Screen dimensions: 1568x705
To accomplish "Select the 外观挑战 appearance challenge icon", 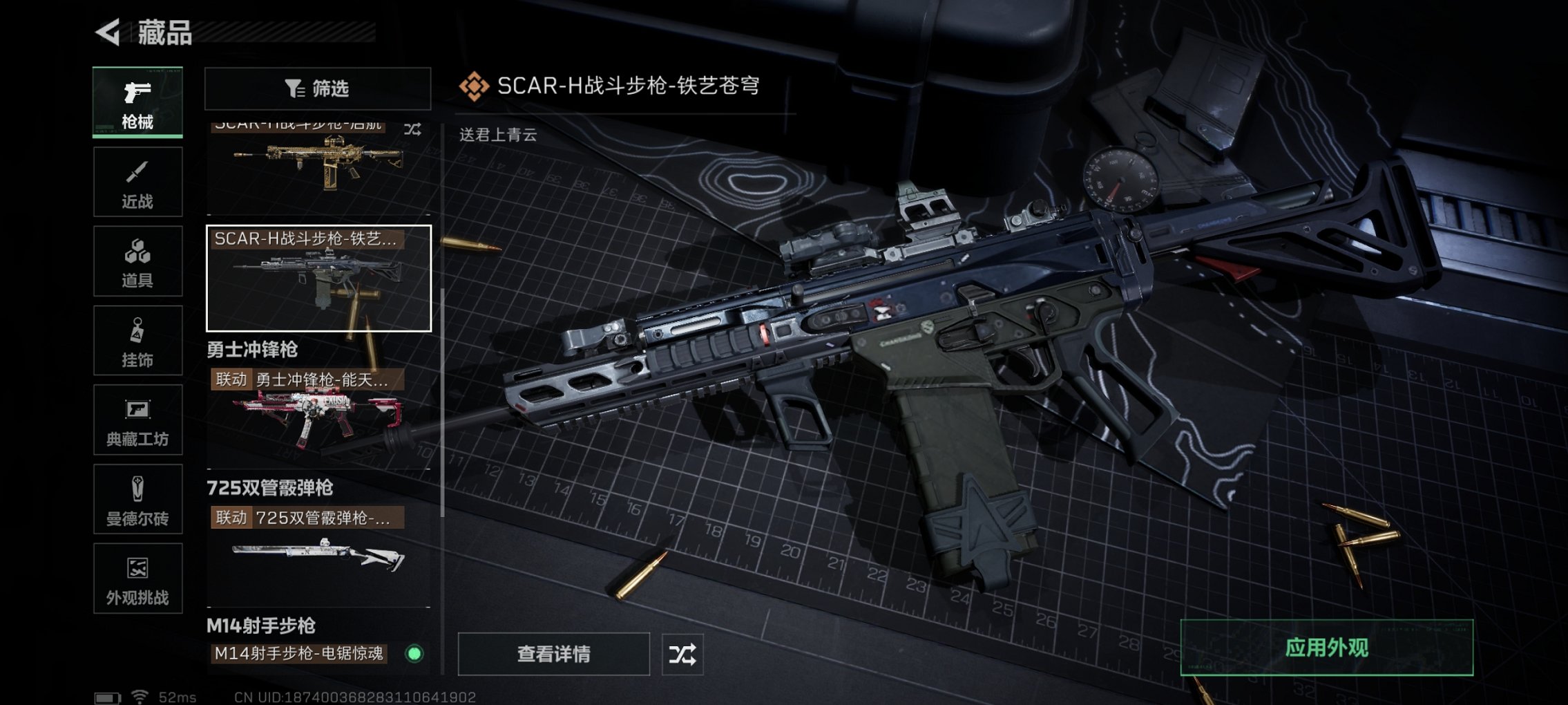I will [x=137, y=579].
